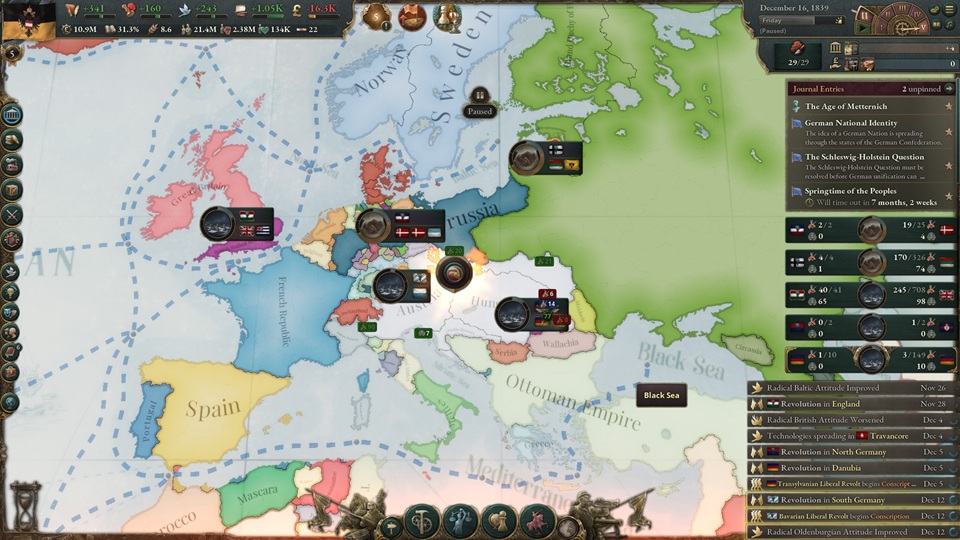Open the production lens with hammer and gear
The height and width of the screenshot is (540, 960).
pyautogui.click(x=422, y=521)
